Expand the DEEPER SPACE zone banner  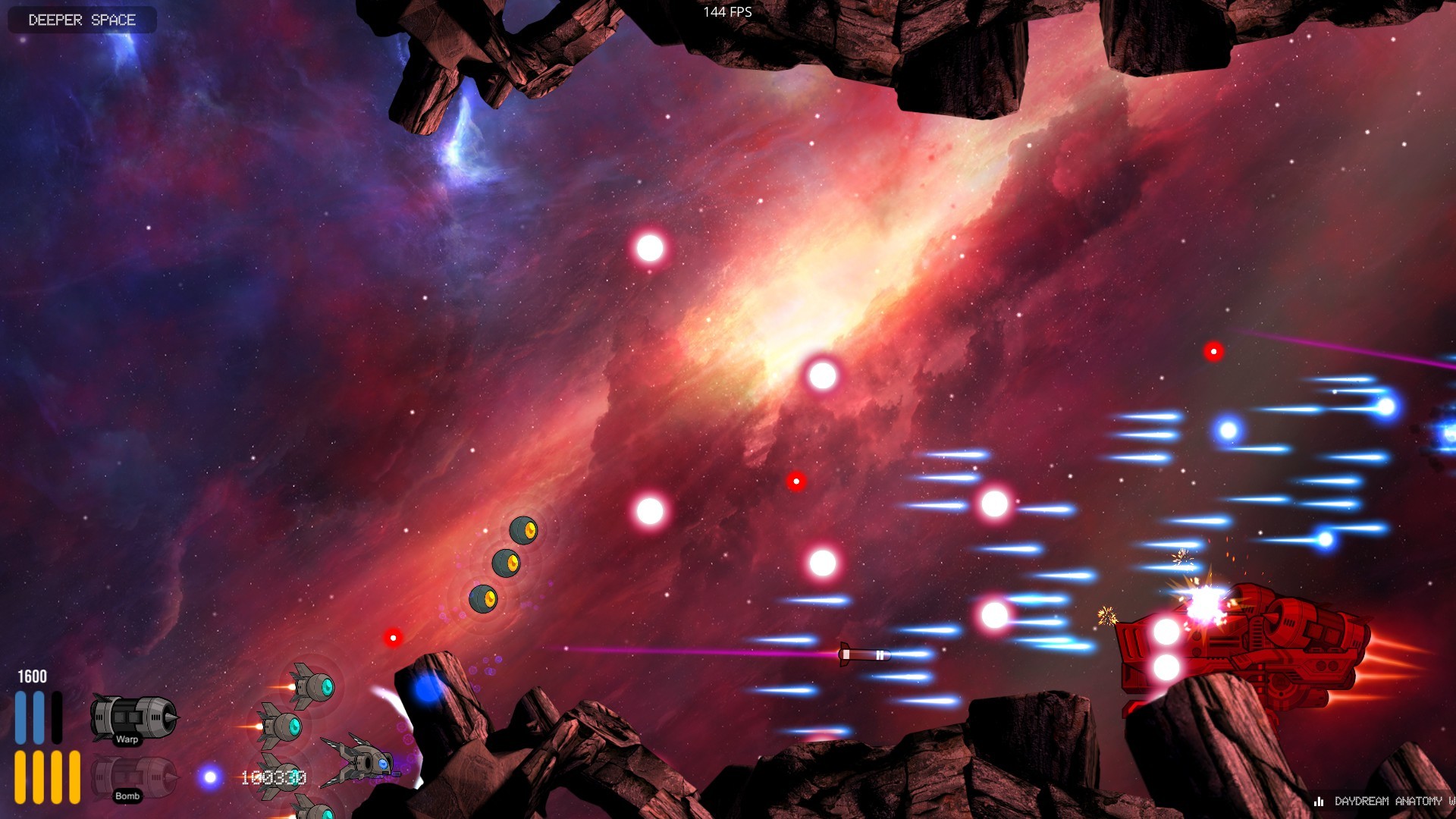[x=80, y=20]
